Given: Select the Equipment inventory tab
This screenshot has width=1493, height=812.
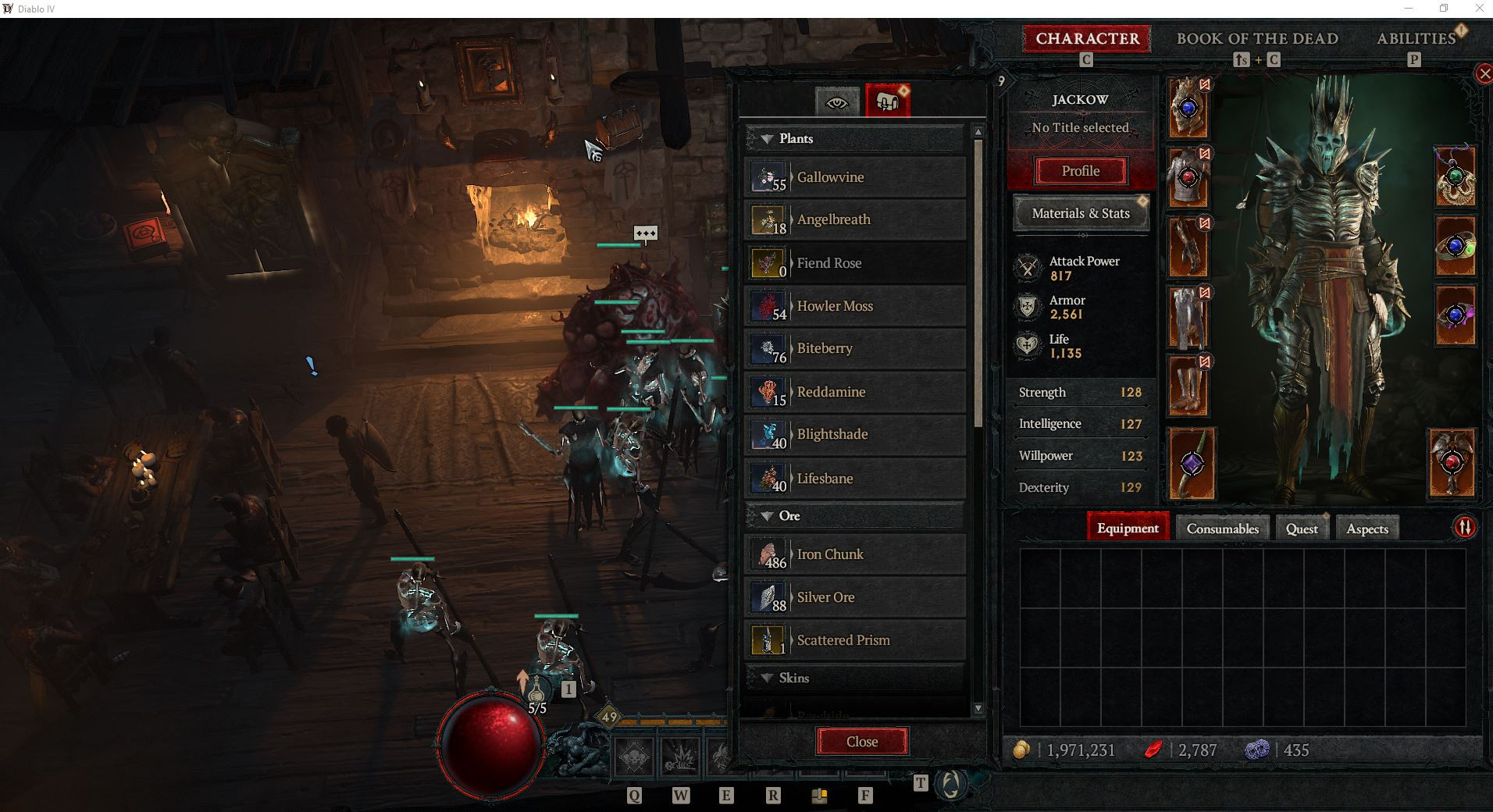Looking at the screenshot, I should (1128, 529).
